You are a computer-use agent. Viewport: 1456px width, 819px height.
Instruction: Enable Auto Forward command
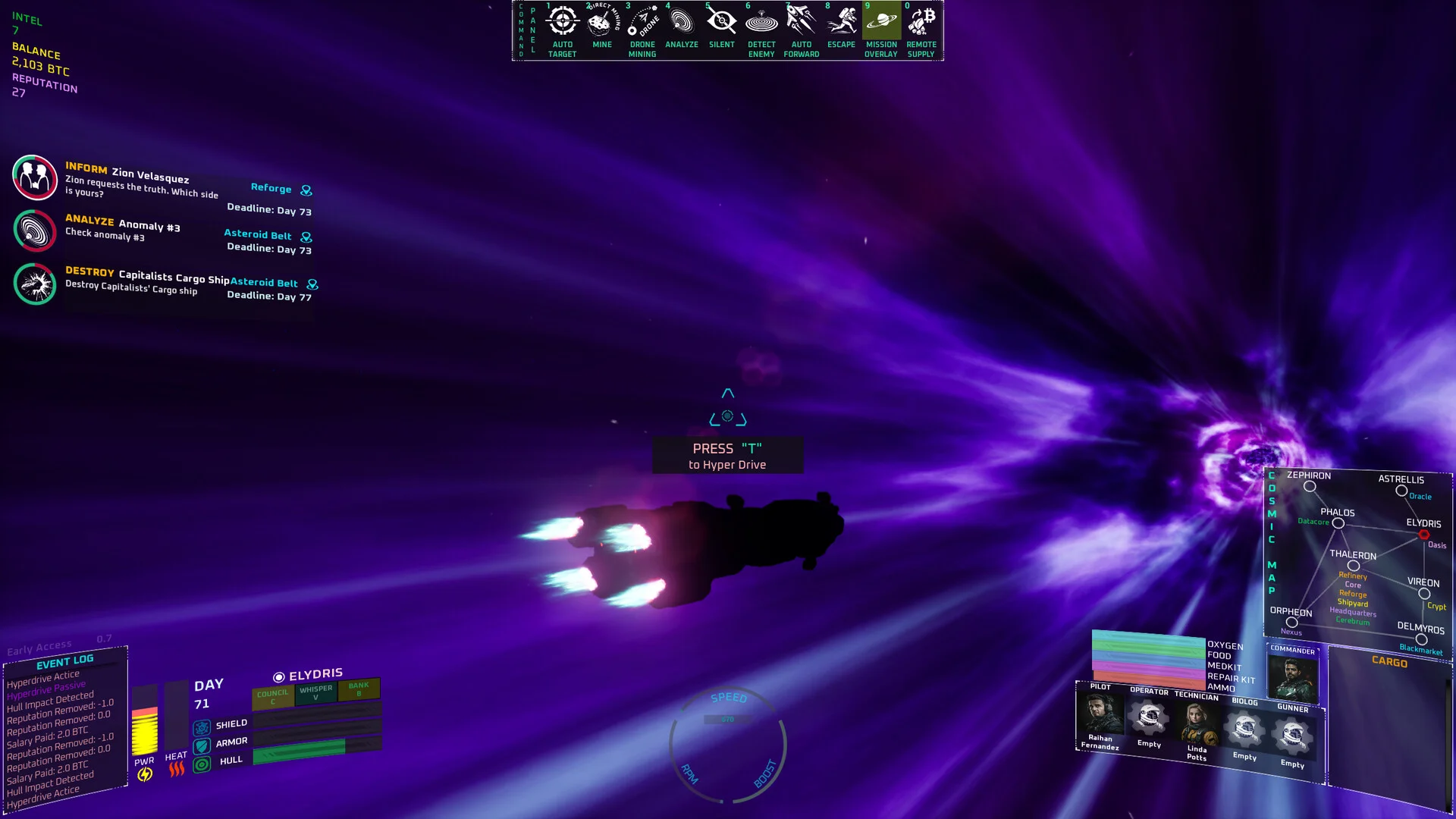click(x=801, y=22)
